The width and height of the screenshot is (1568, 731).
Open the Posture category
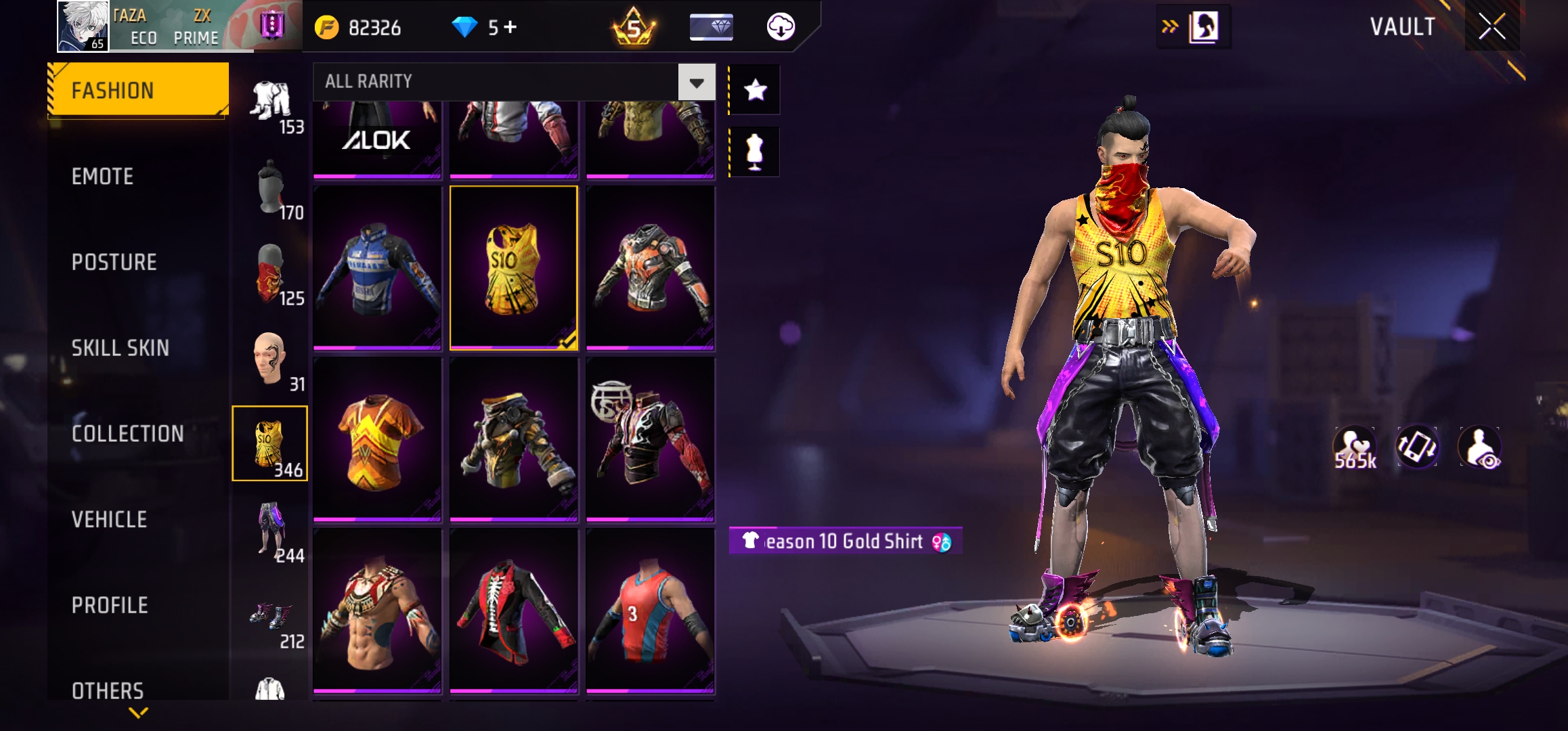click(114, 263)
